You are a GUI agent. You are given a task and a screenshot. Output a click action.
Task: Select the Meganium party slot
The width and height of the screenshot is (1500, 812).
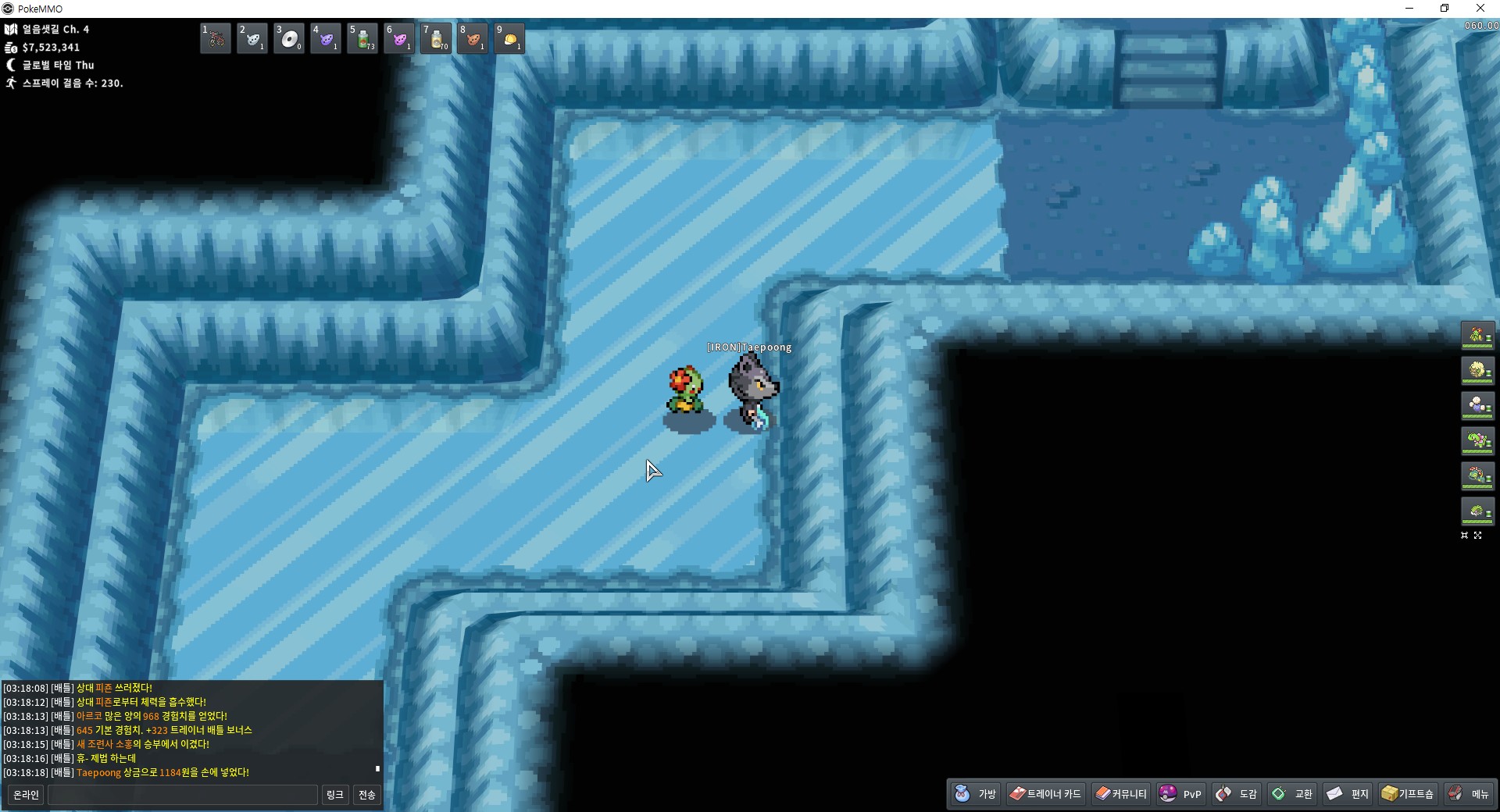pyautogui.click(x=1477, y=440)
